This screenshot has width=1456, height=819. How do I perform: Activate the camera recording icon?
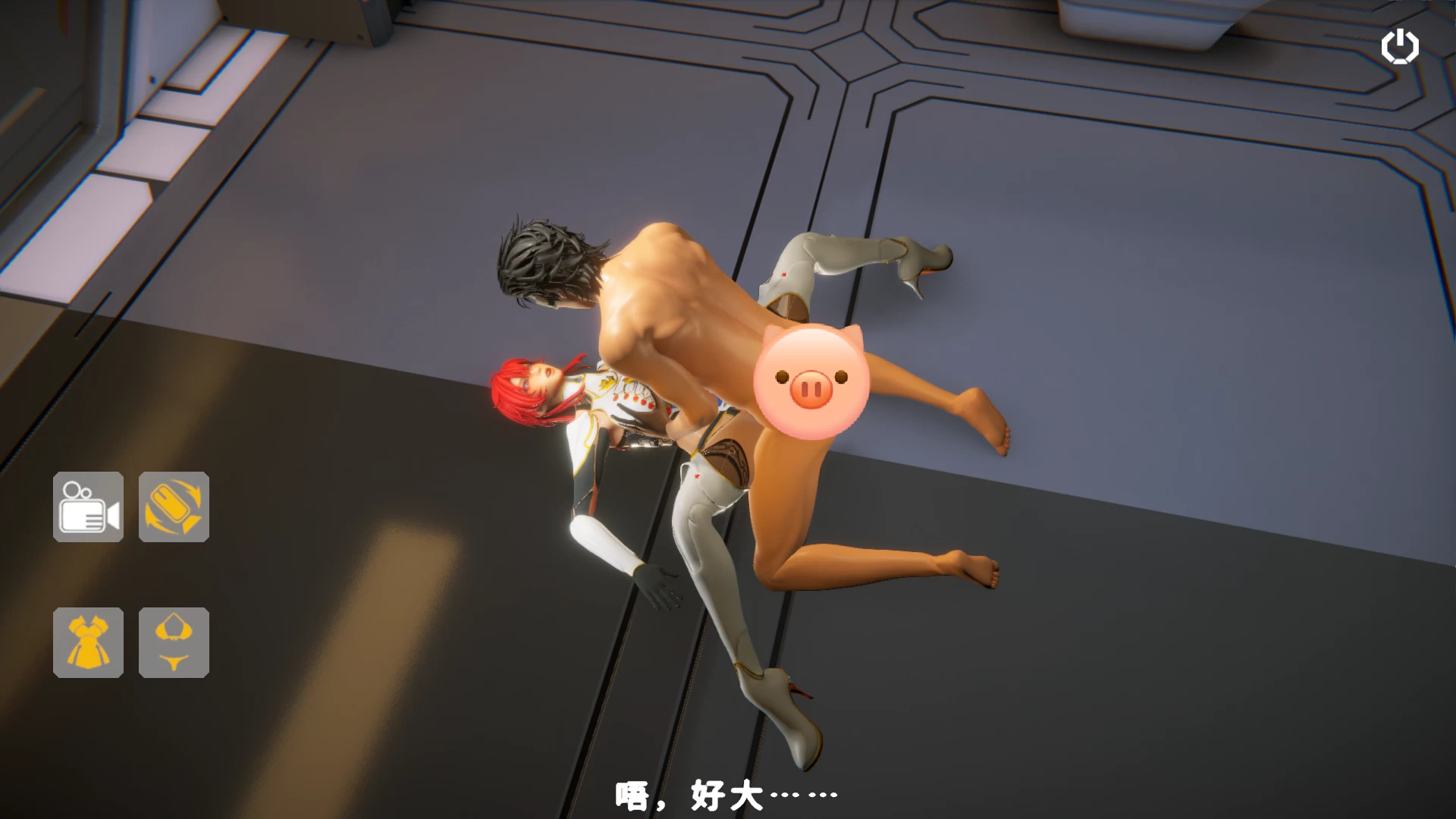click(87, 507)
